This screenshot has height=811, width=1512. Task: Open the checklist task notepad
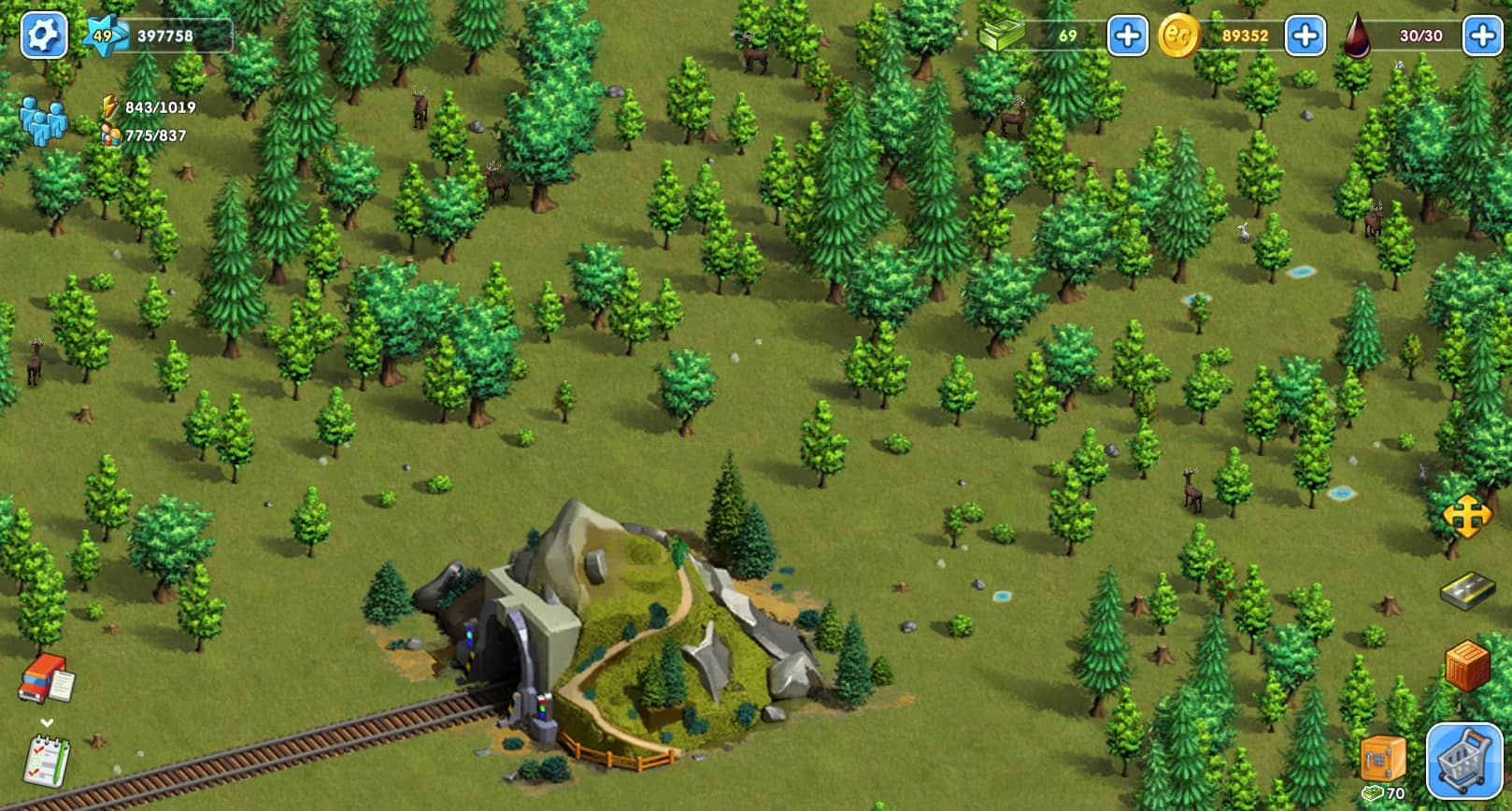(47, 761)
